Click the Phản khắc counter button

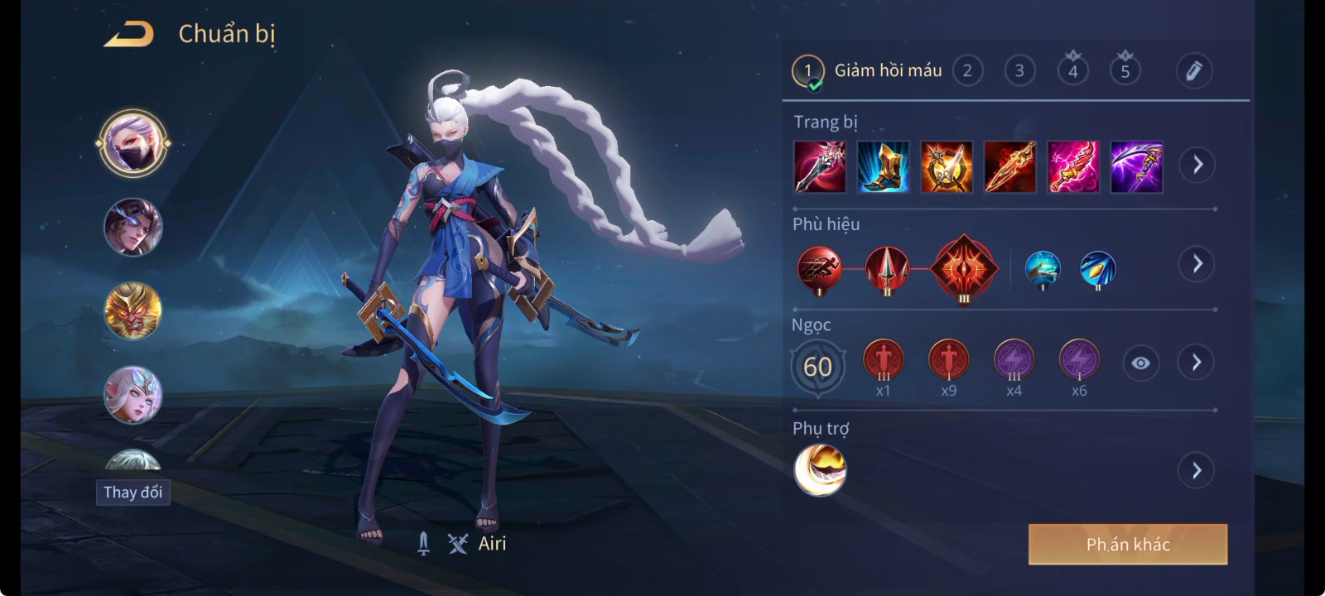coord(1127,545)
